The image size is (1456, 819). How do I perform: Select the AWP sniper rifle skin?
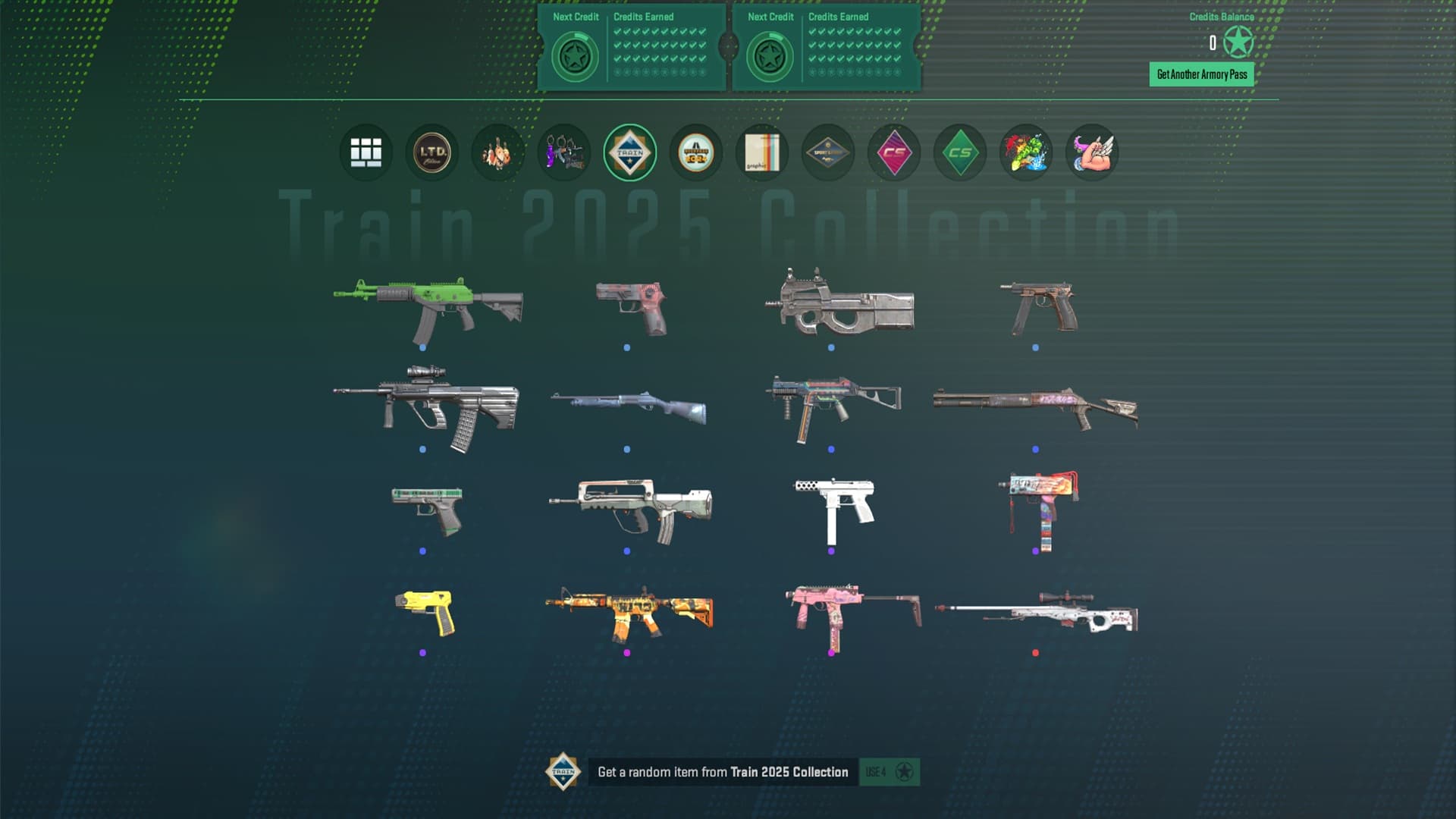pyautogui.click(x=1036, y=613)
